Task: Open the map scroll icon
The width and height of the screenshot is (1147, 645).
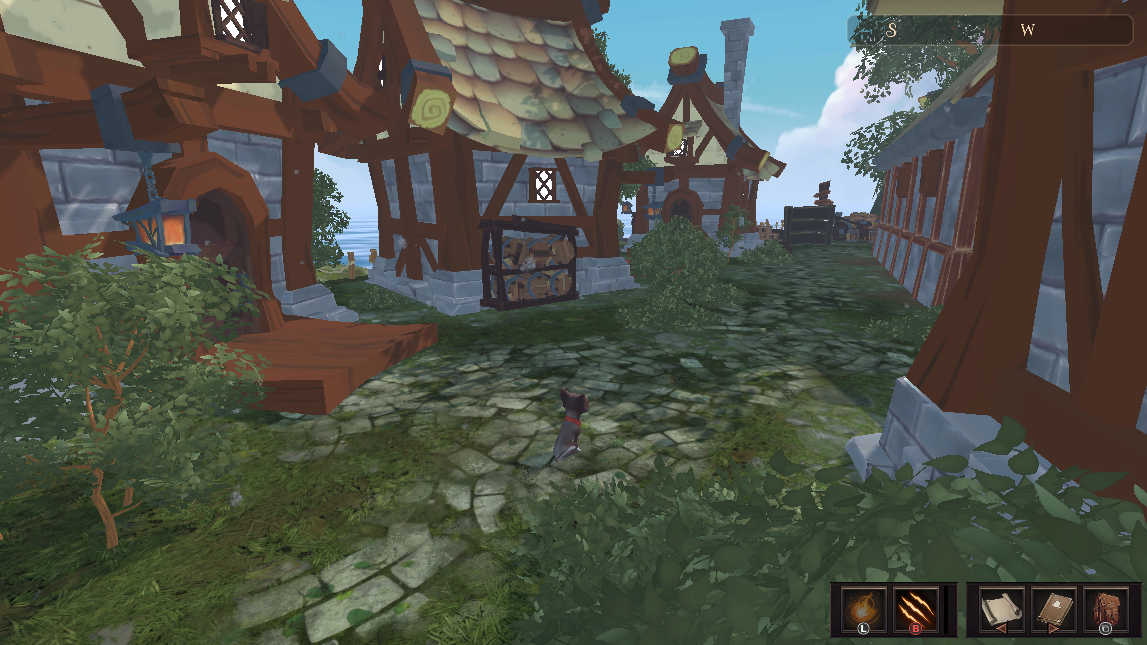Action: pyautogui.click(x=1000, y=609)
